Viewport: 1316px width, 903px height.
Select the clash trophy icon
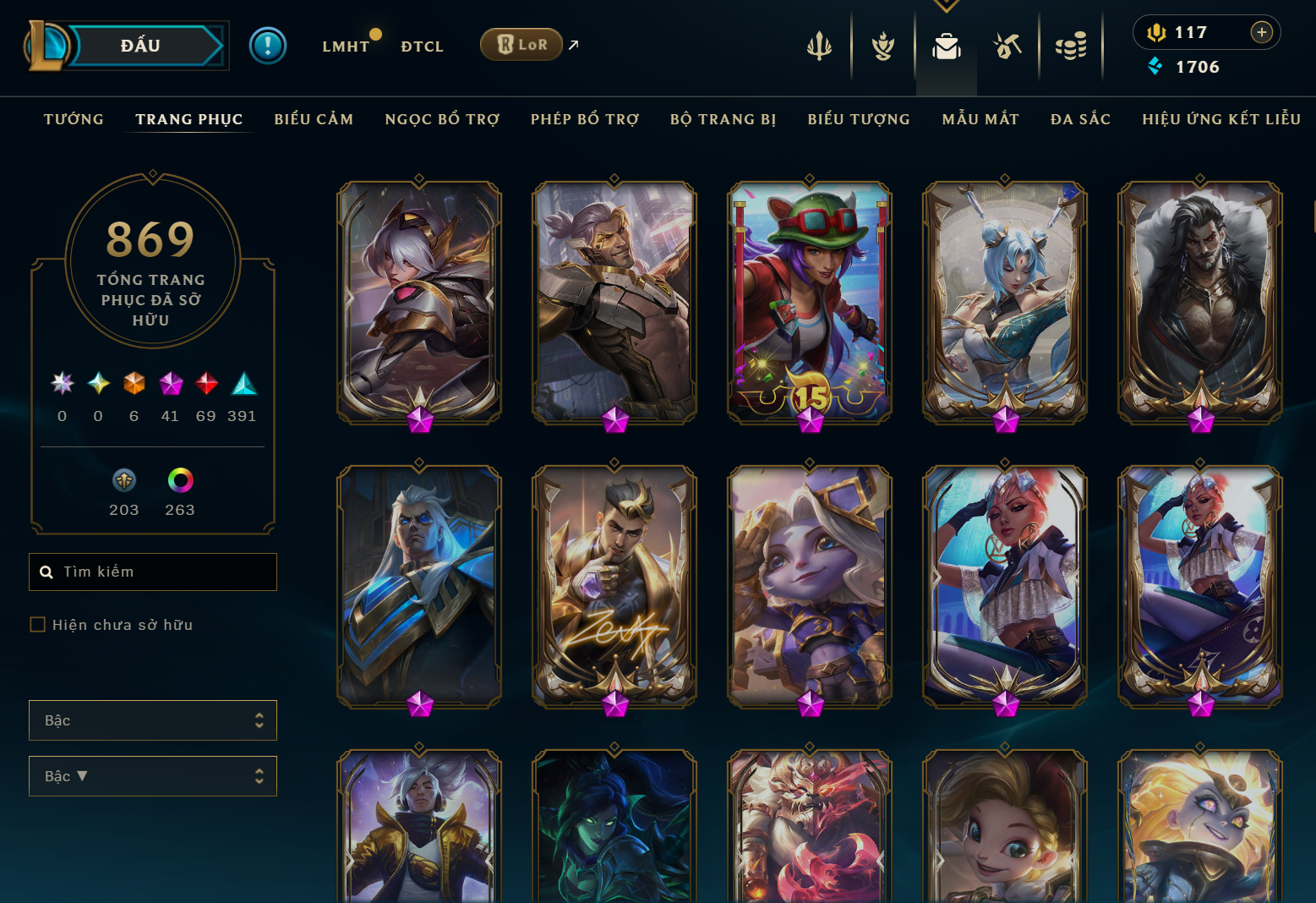coord(882,47)
